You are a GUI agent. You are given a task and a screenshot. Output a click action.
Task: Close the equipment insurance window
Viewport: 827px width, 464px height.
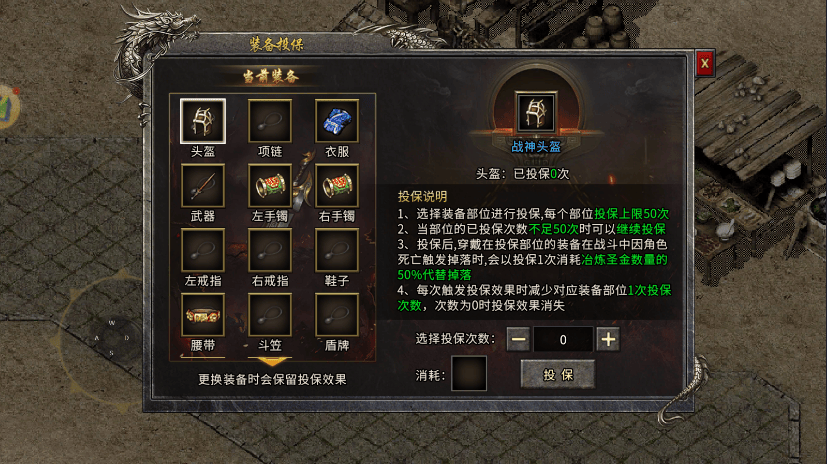coord(705,62)
